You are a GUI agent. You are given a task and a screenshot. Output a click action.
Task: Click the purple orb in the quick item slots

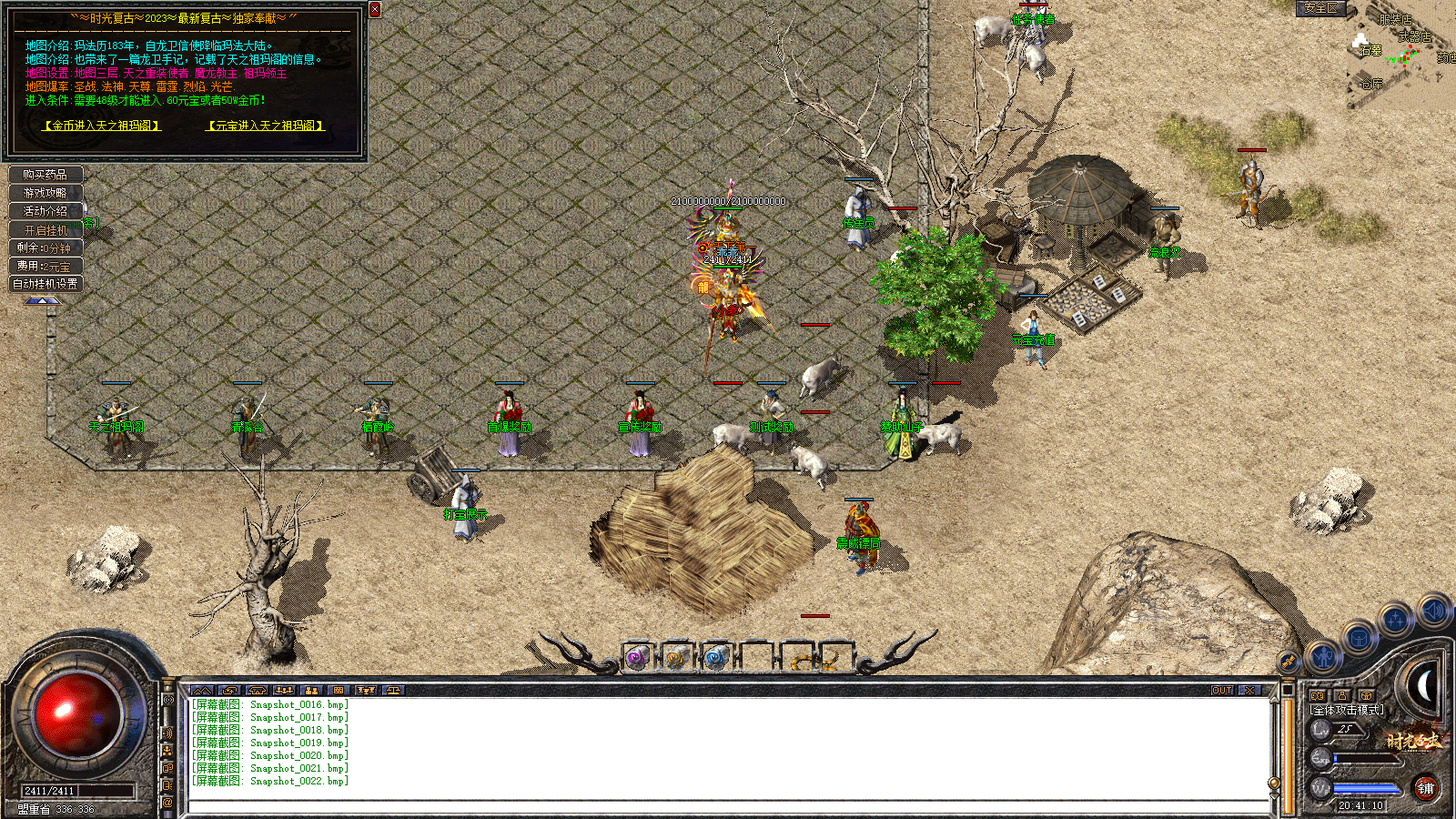pos(635,657)
